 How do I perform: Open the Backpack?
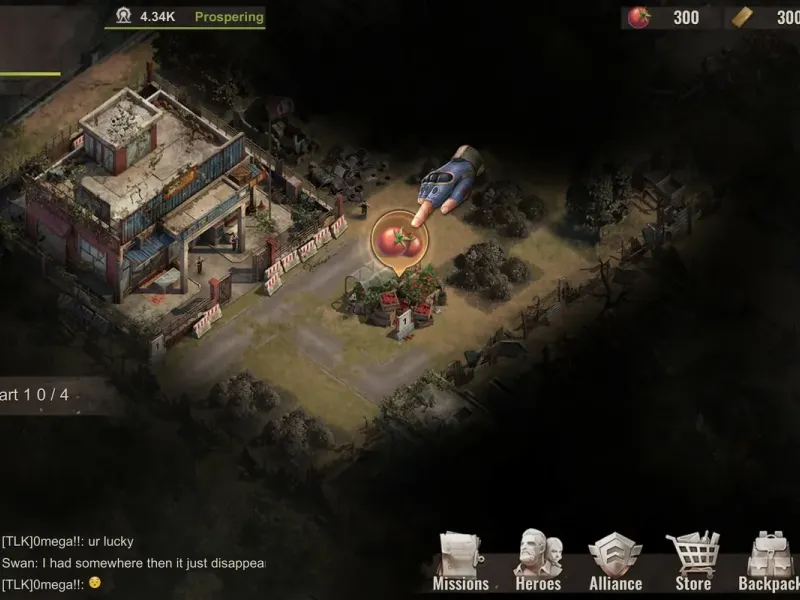coord(770,562)
